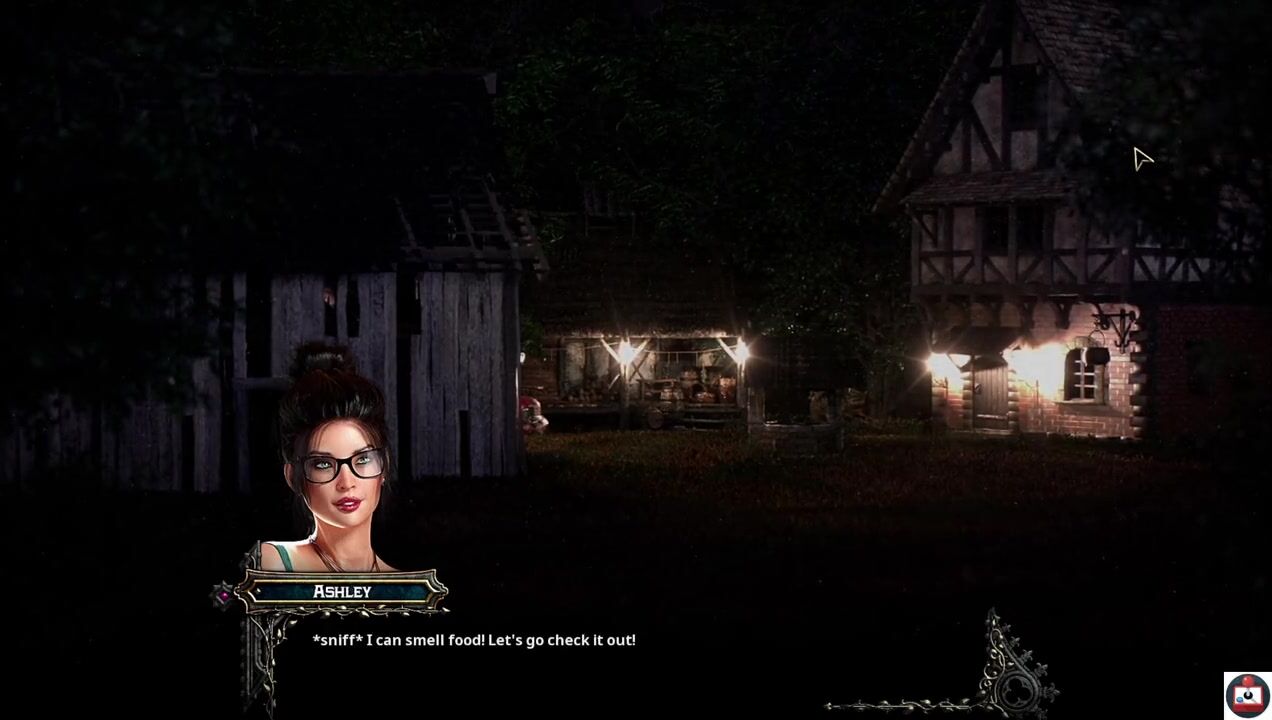Advance Ashley's dialogue text about smelling food
The width and height of the screenshot is (1272, 720).
[x=474, y=640]
